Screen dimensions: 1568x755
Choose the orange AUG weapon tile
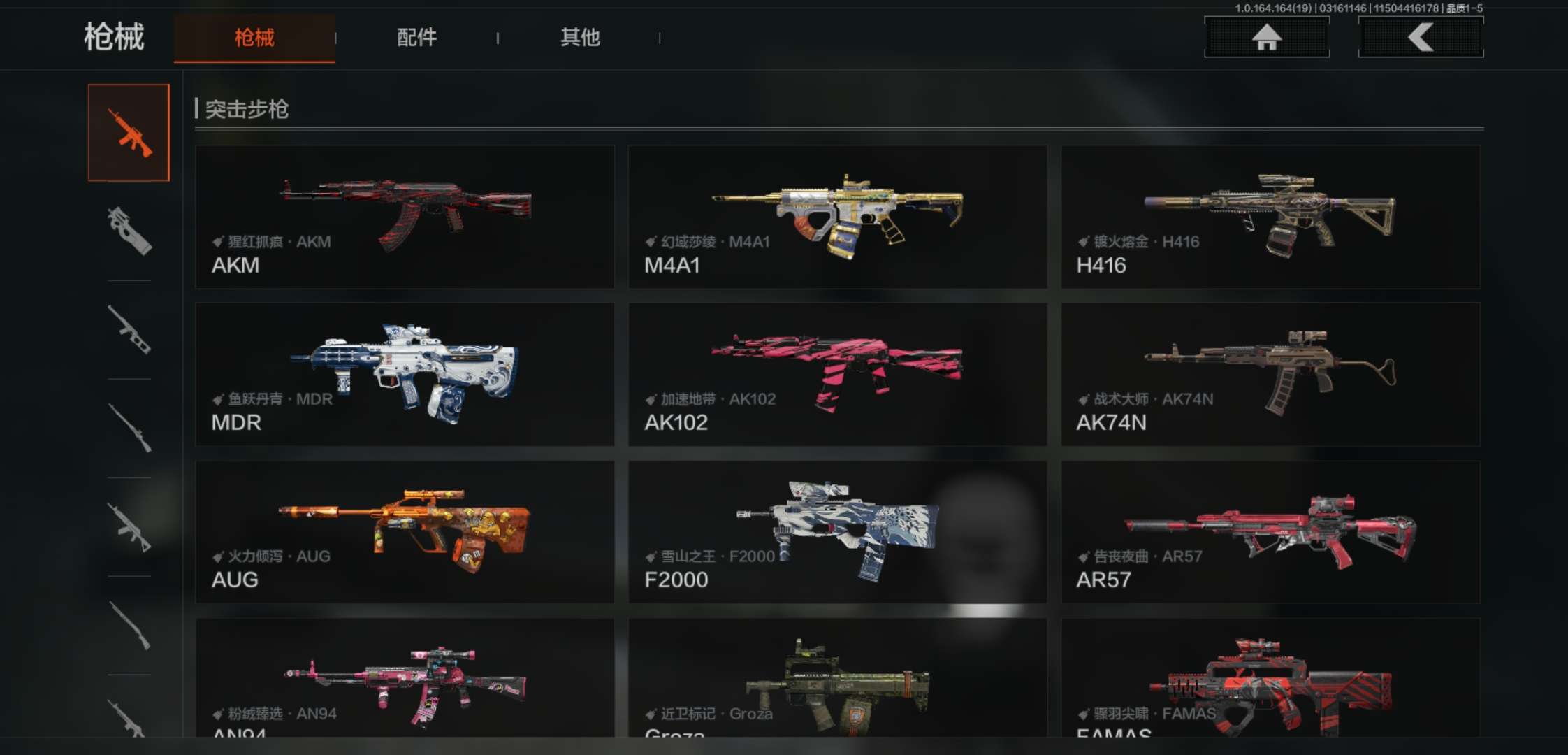tap(405, 531)
